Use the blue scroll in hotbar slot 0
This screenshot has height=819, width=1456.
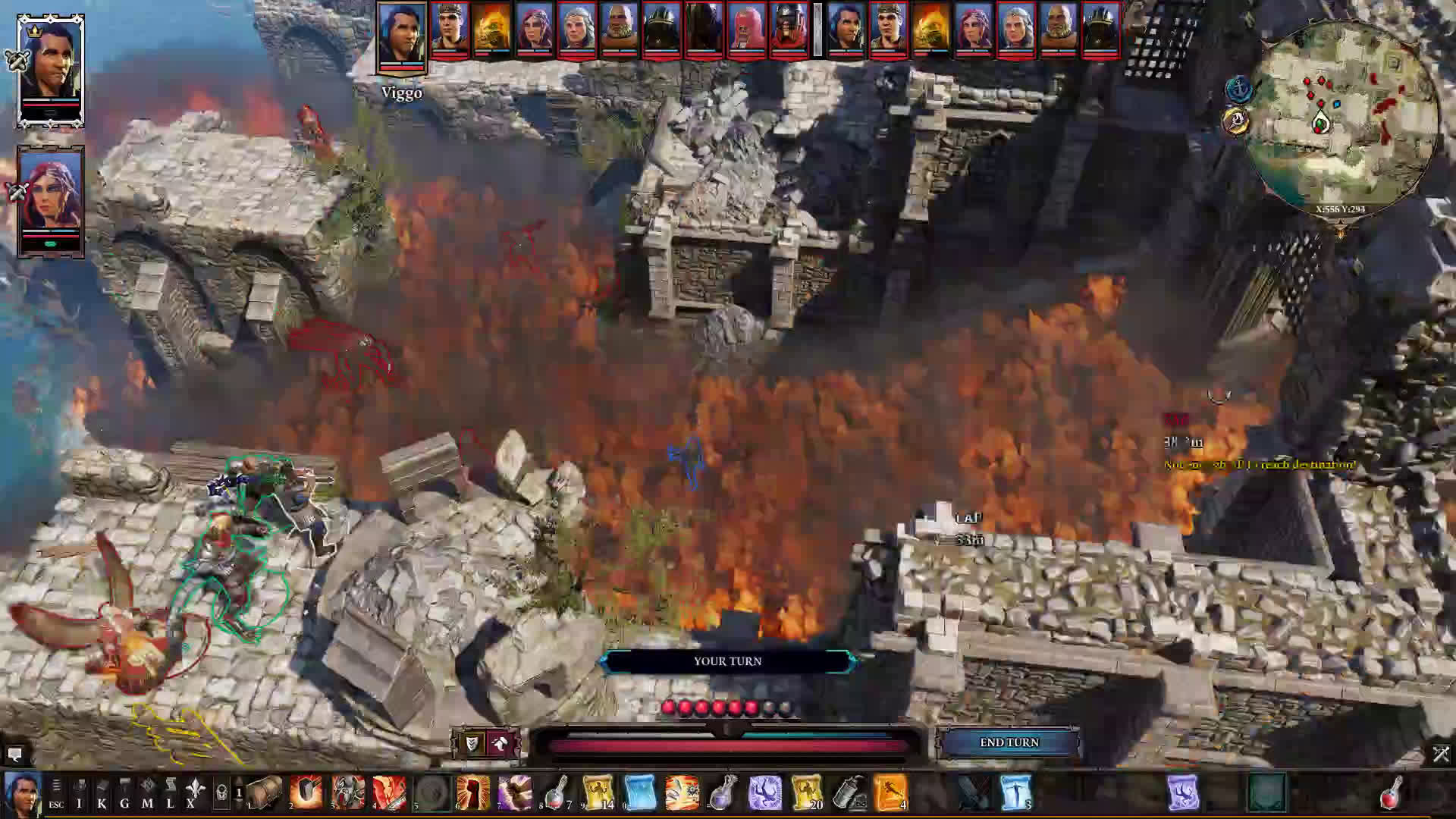640,792
